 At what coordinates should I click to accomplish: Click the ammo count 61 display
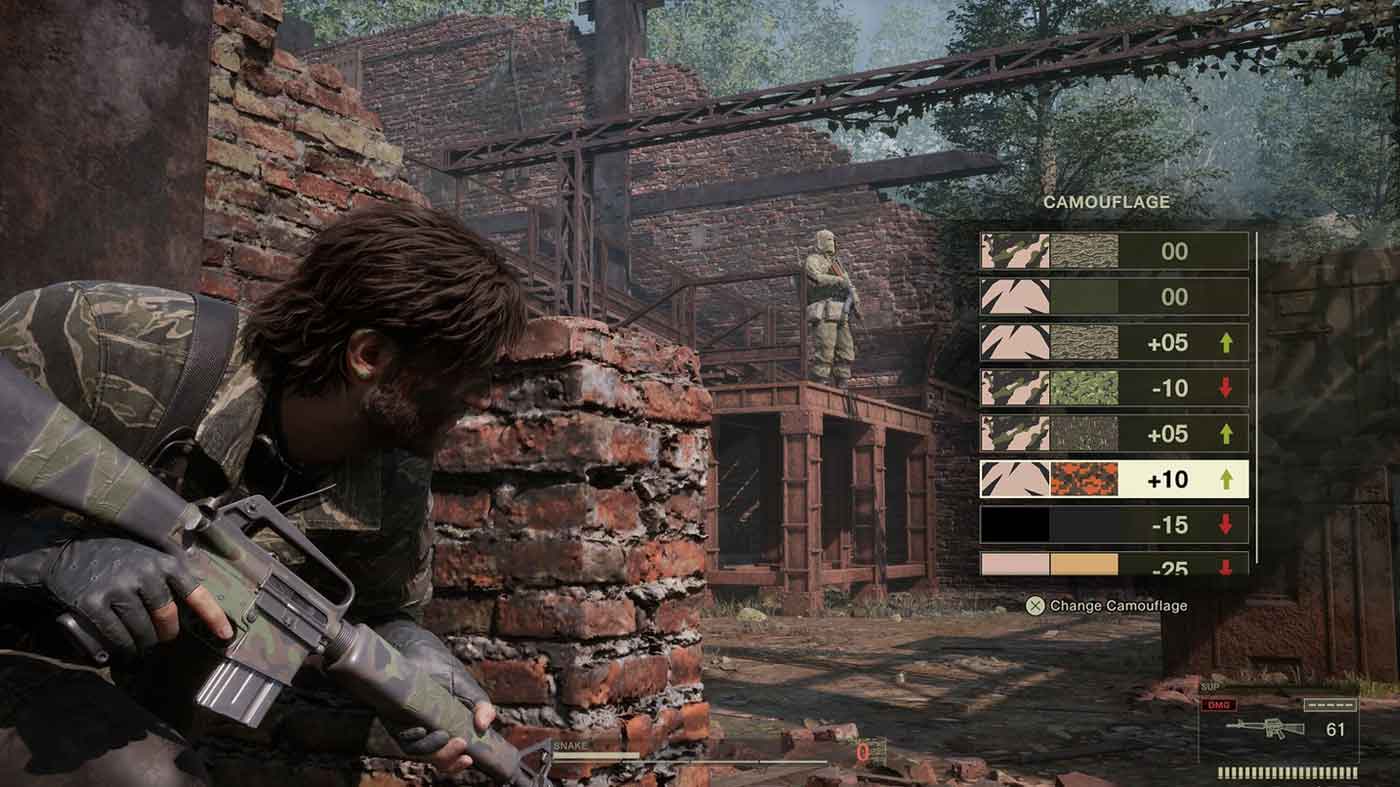pyautogui.click(x=1335, y=728)
